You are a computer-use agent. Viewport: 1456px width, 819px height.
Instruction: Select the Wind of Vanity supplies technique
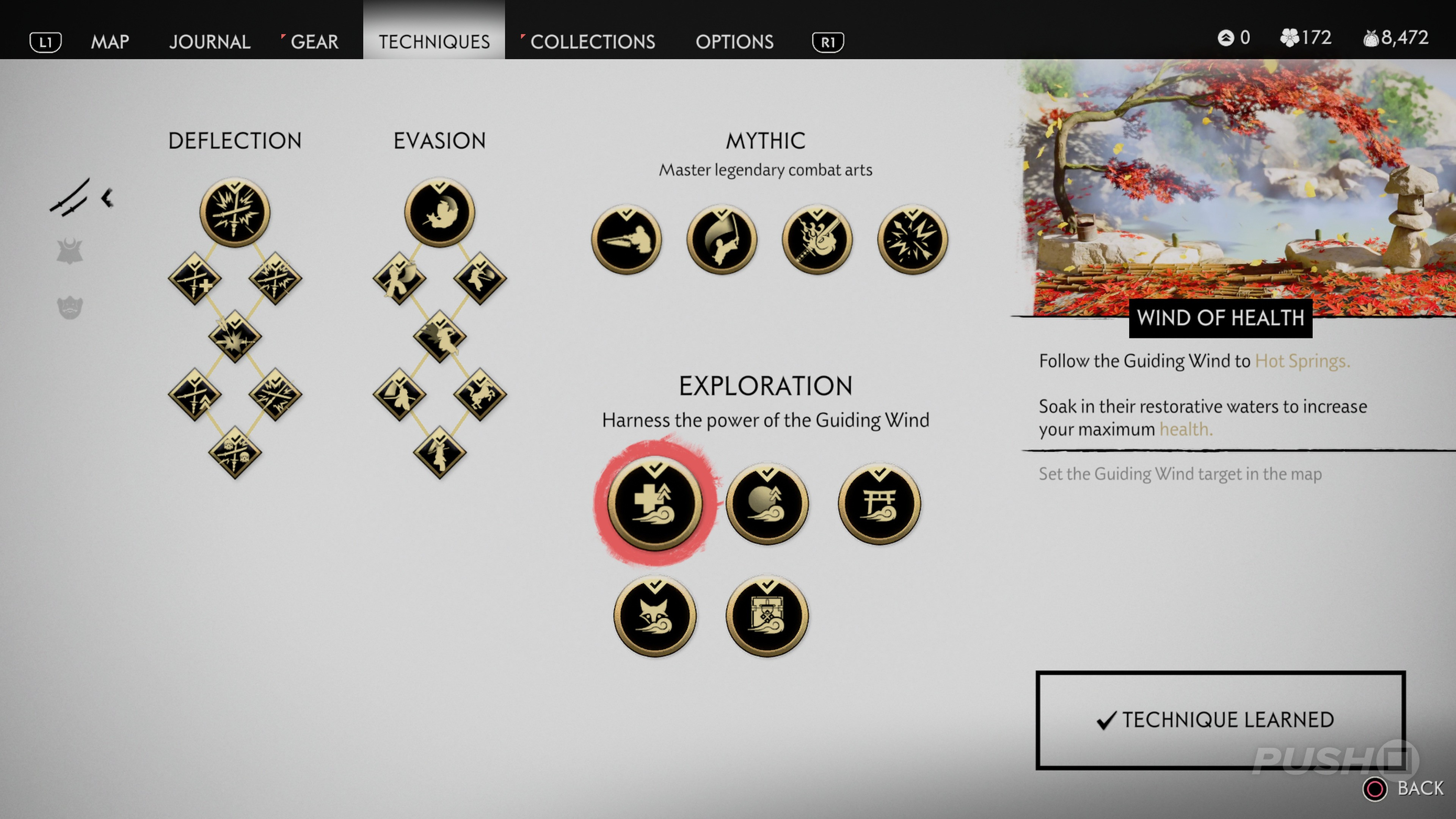click(767, 616)
